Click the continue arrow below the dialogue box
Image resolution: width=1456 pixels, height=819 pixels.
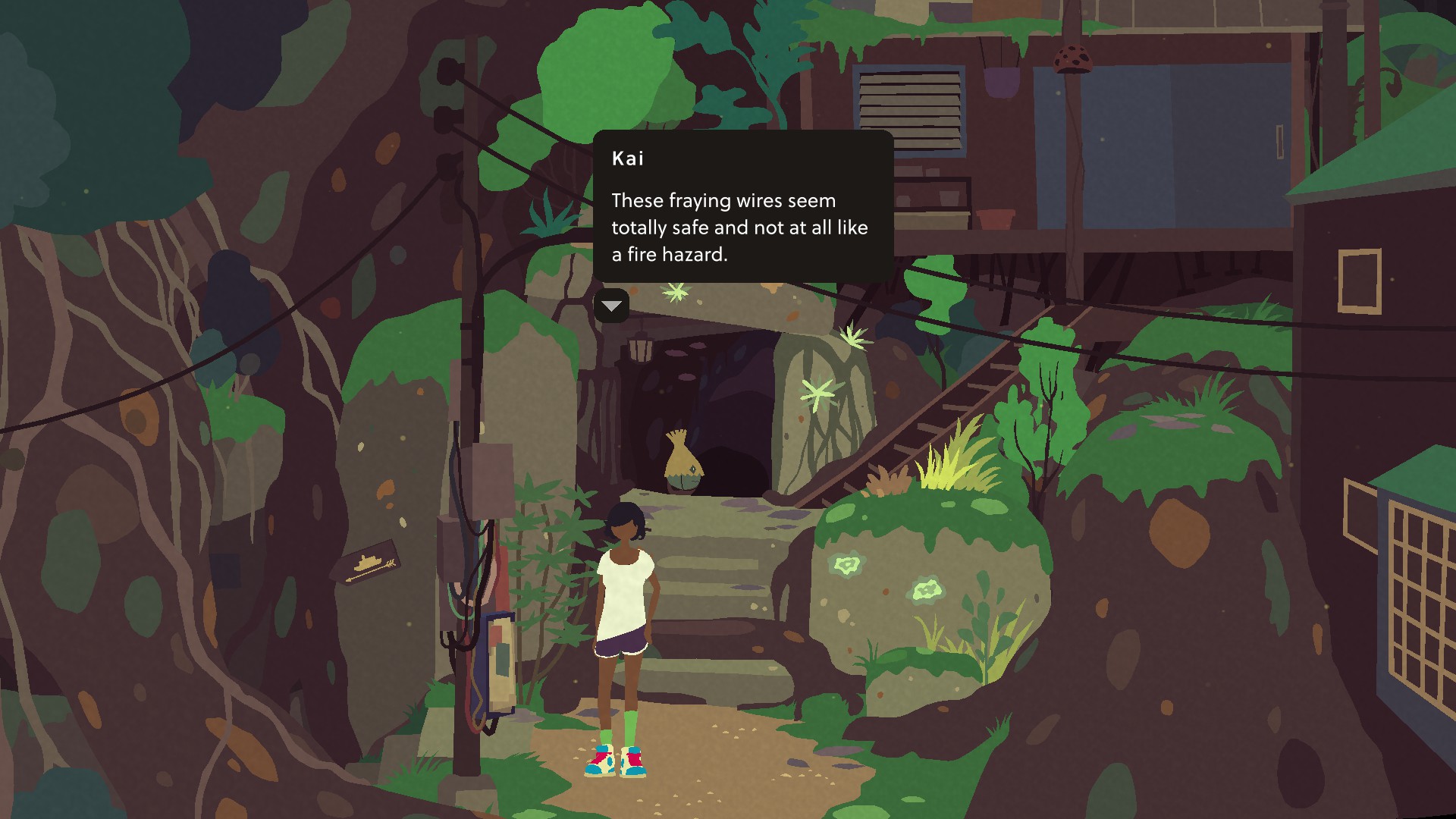(x=611, y=306)
